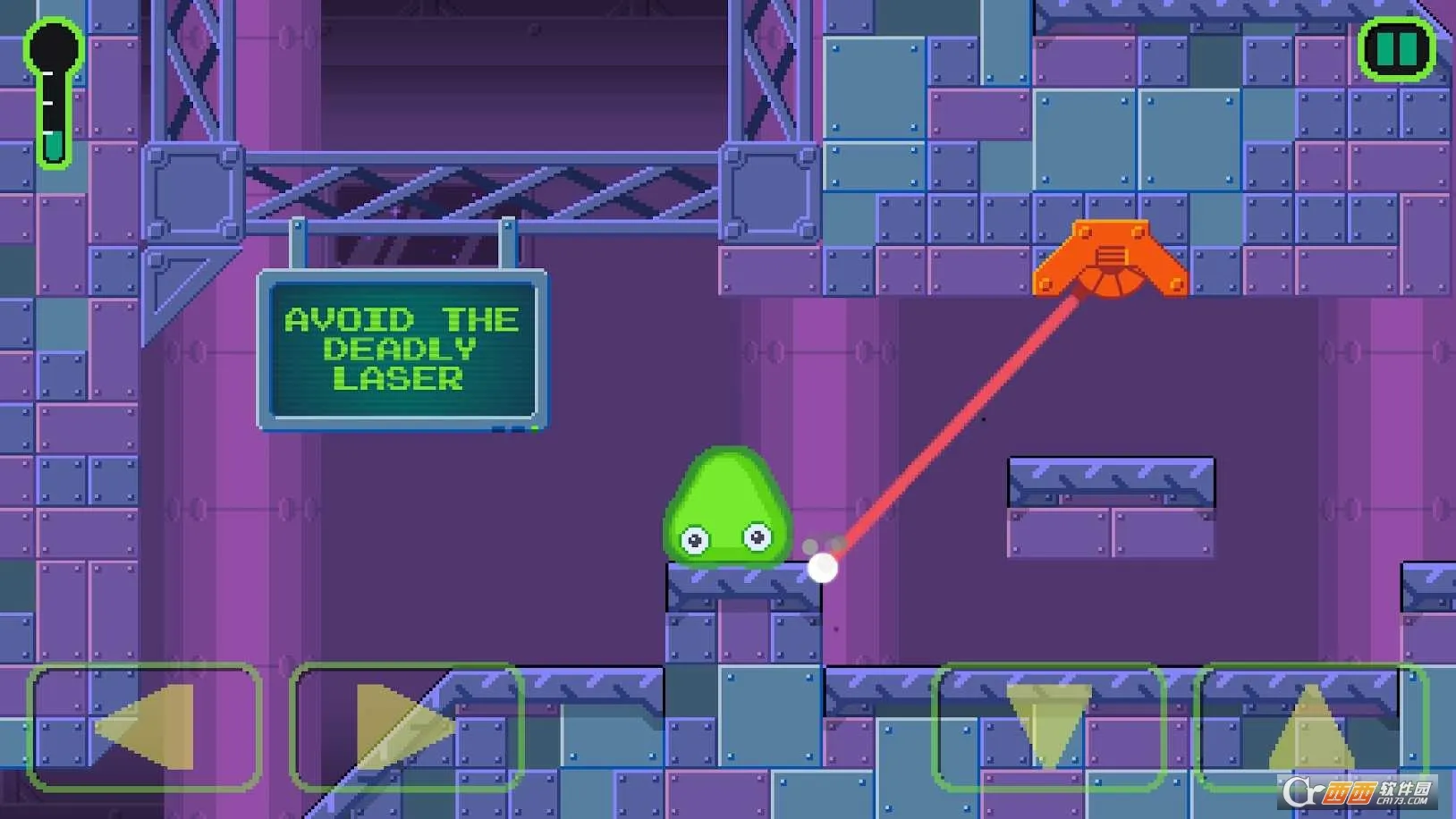
Task: Tap the down arrow button
Action: (x=1048, y=727)
